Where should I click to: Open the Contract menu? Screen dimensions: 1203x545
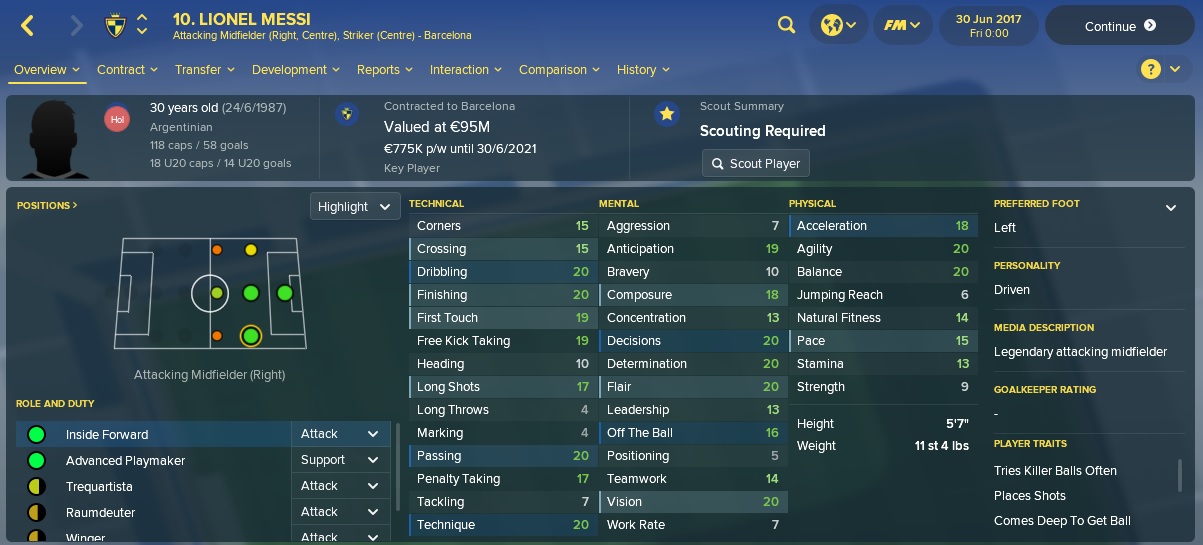[x=127, y=70]
